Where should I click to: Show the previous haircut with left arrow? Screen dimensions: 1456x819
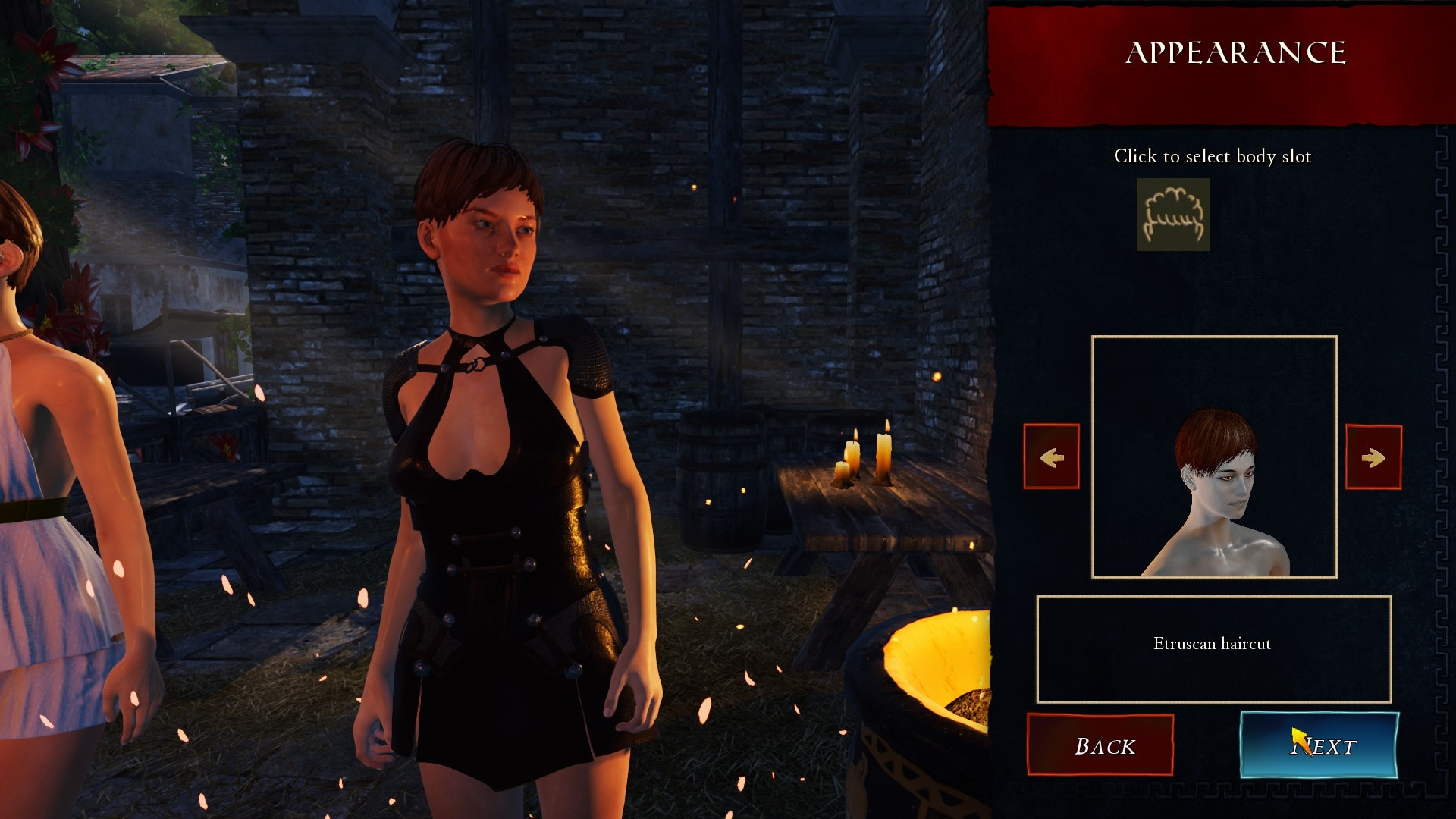click(x=1051, y=457)
